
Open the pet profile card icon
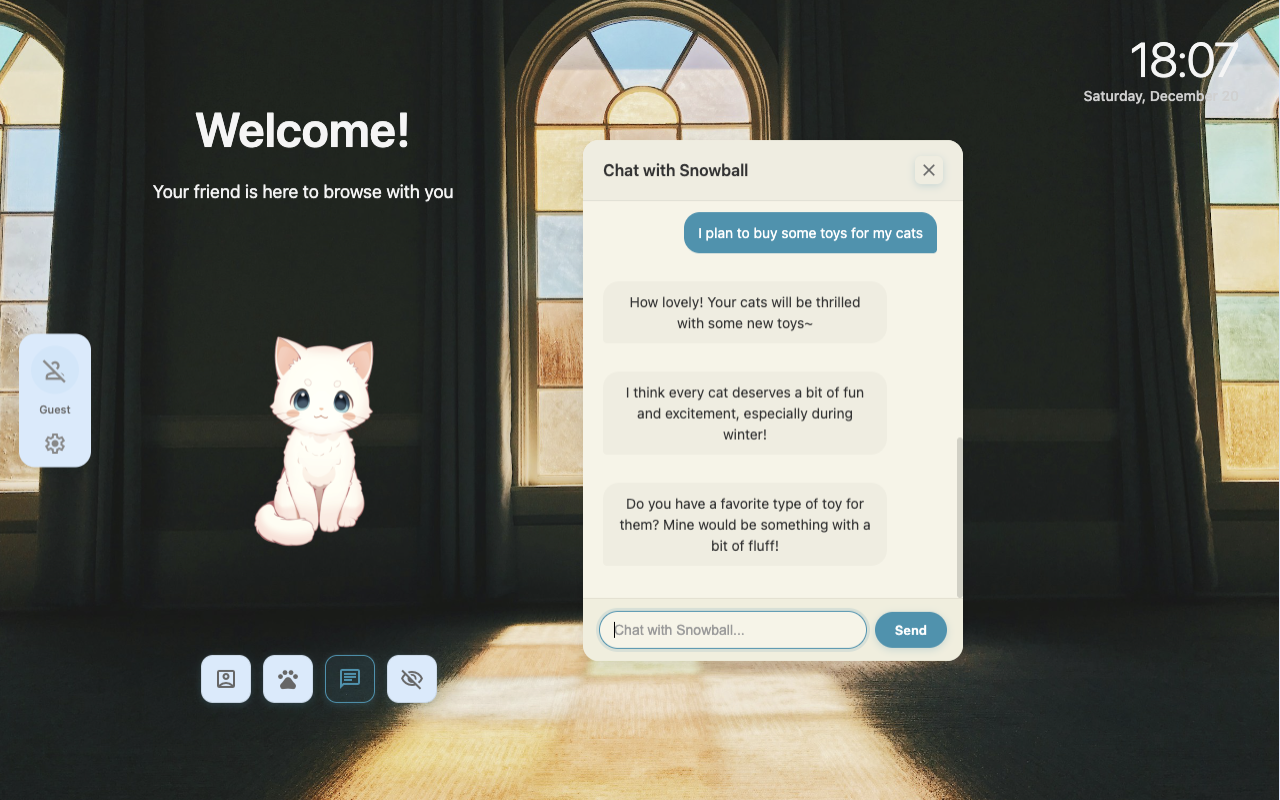[225, 678]
